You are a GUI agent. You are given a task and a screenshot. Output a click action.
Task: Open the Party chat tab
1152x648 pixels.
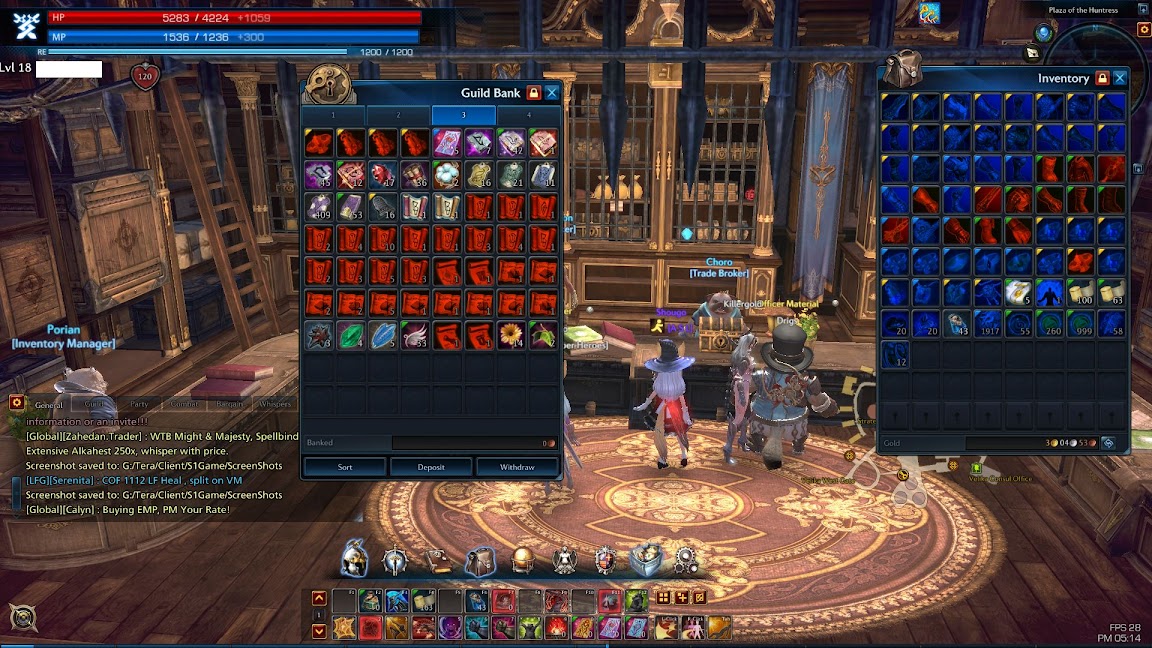coord(139,404)
